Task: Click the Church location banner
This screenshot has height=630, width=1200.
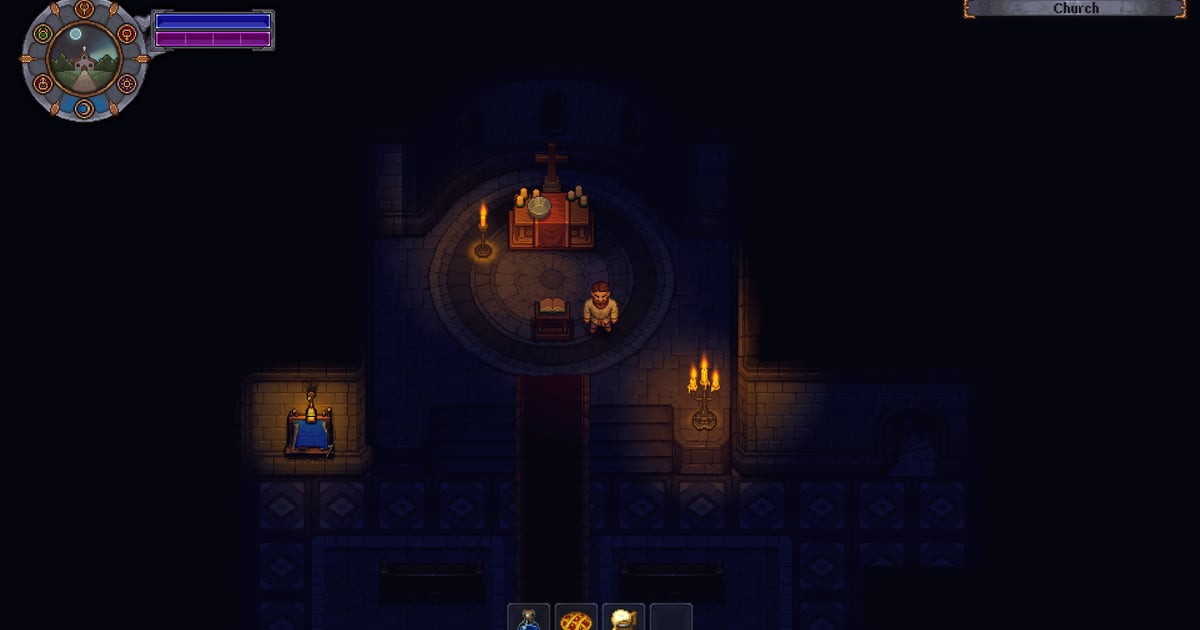Action: [x=1076, y=8]
